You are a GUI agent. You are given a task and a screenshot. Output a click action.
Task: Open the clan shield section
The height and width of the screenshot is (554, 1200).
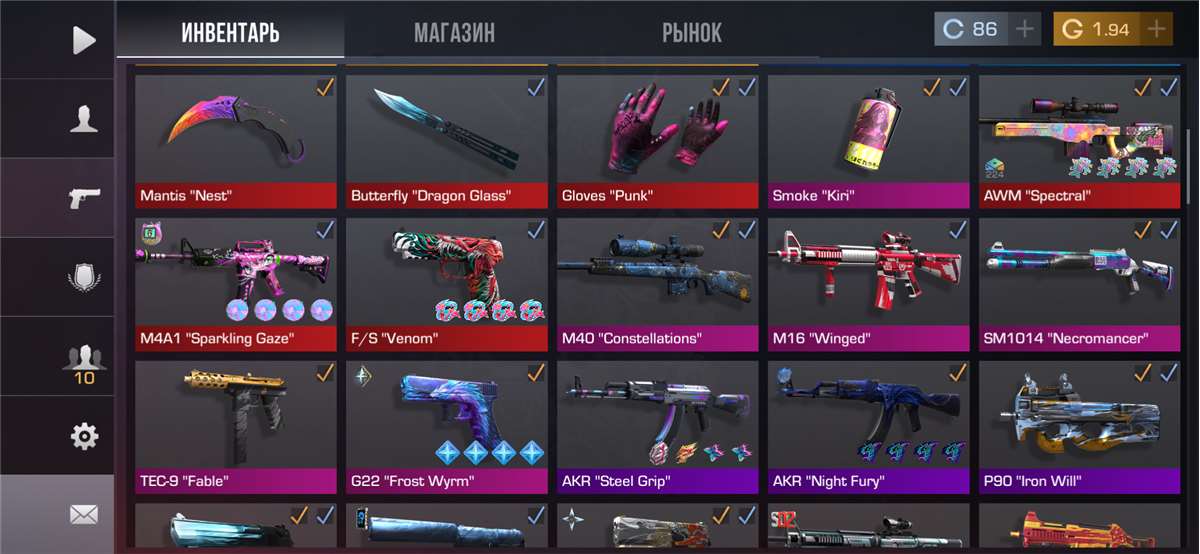[84, 277]
